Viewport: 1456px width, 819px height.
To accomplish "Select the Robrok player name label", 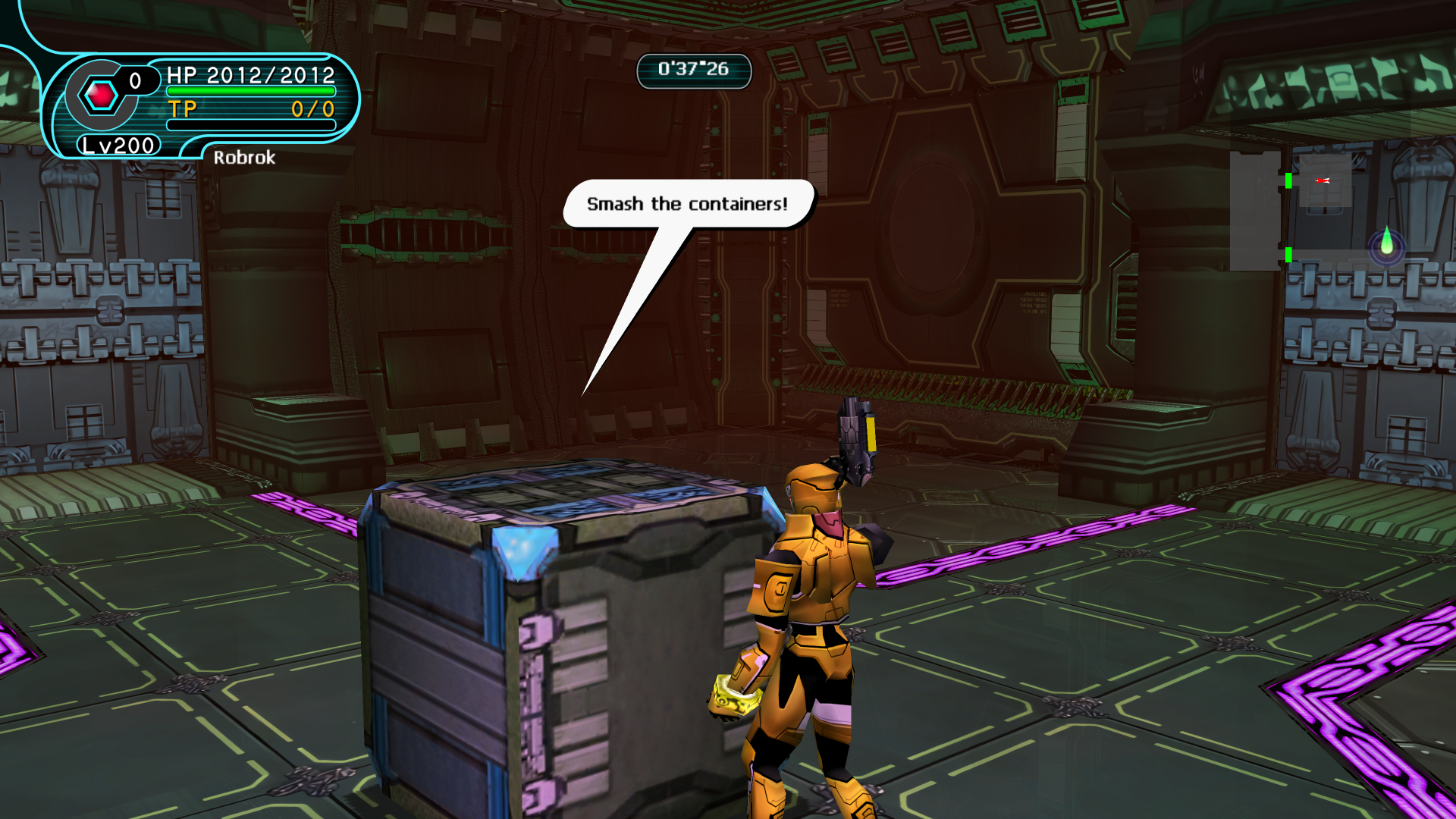I will [x=243, y=158].
